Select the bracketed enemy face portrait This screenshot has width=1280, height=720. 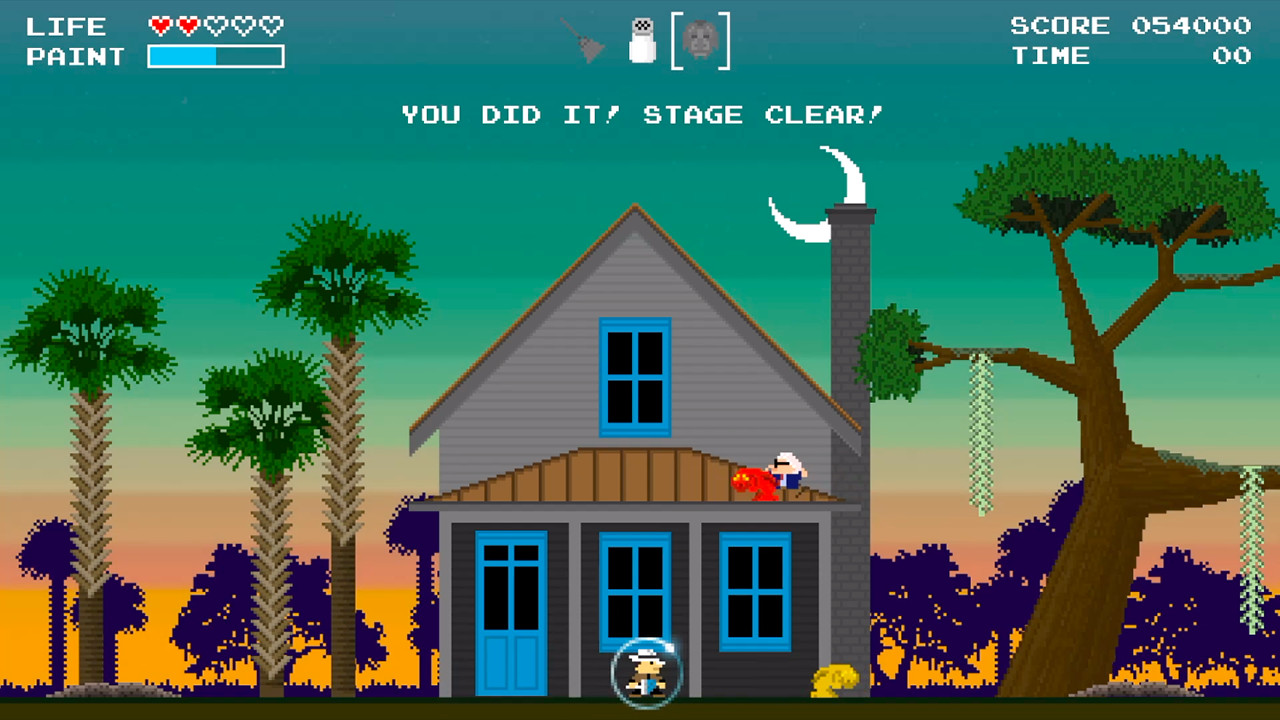pos(702,40)
